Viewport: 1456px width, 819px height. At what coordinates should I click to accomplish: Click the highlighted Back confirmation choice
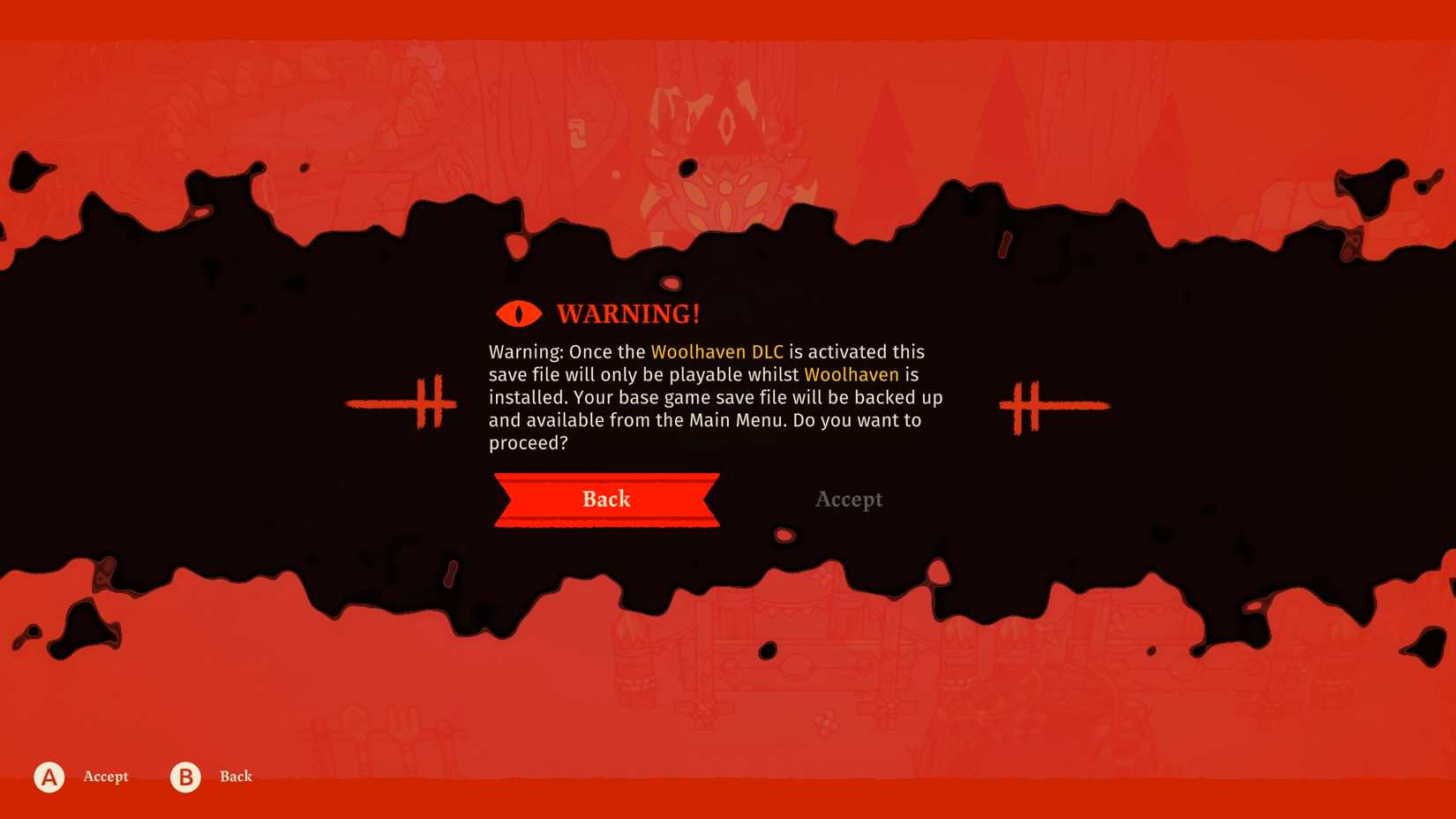606,500
